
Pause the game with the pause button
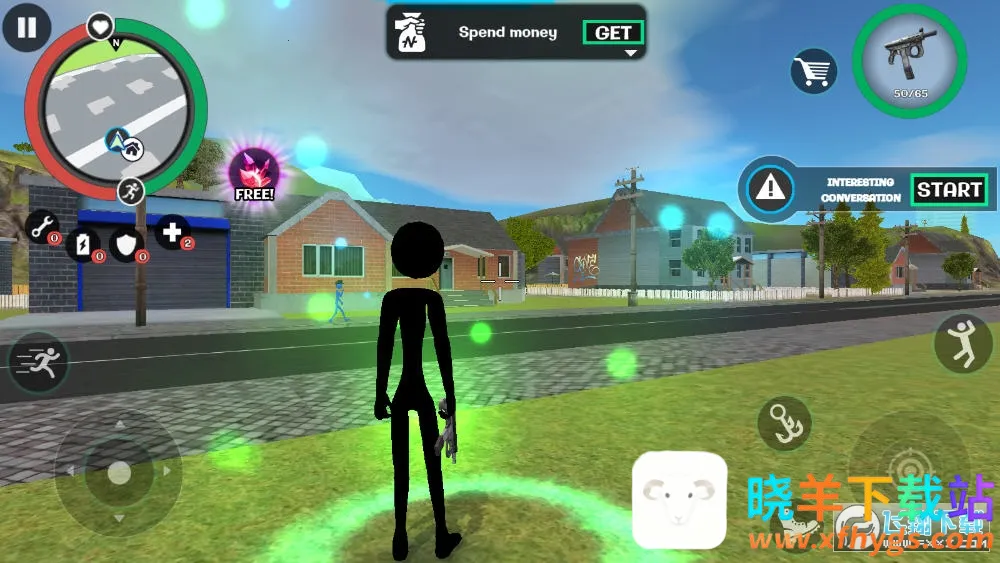pyautogui.click(x=26, y=27)
